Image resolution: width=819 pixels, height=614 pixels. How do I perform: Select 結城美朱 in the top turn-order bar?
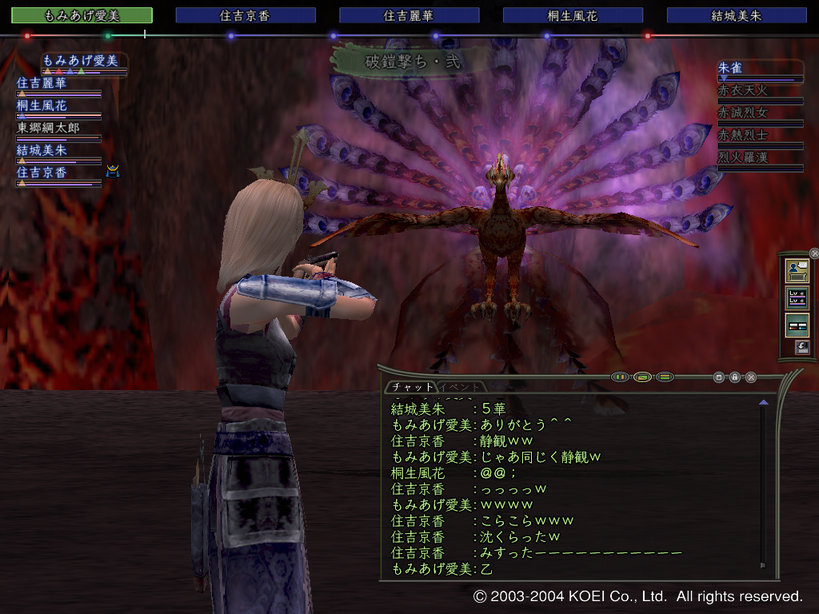(x=736, y=16)
